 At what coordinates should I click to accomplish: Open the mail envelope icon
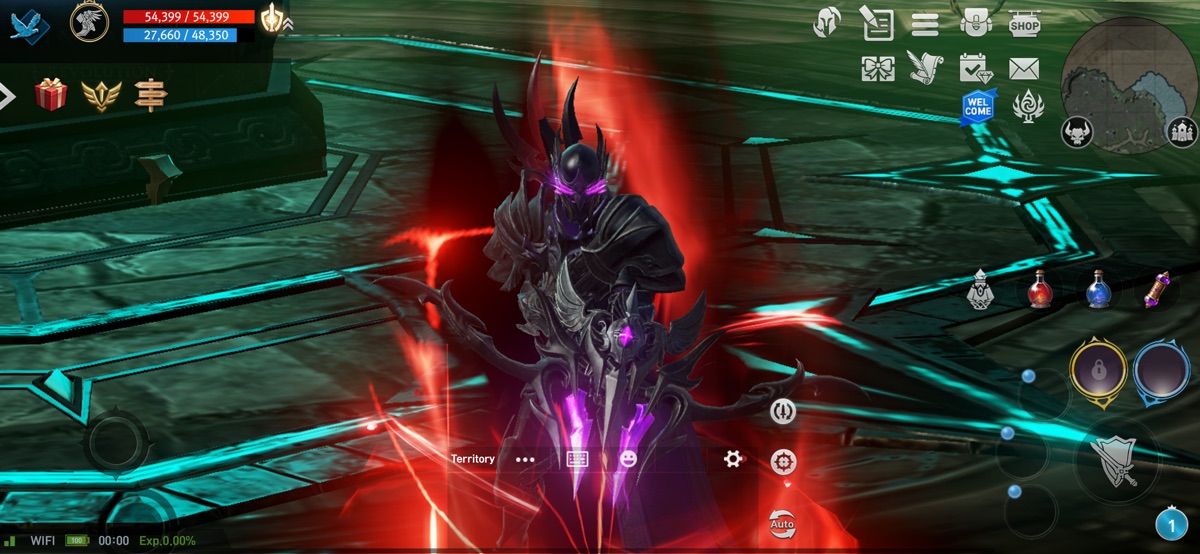(x=1024, y=68)
